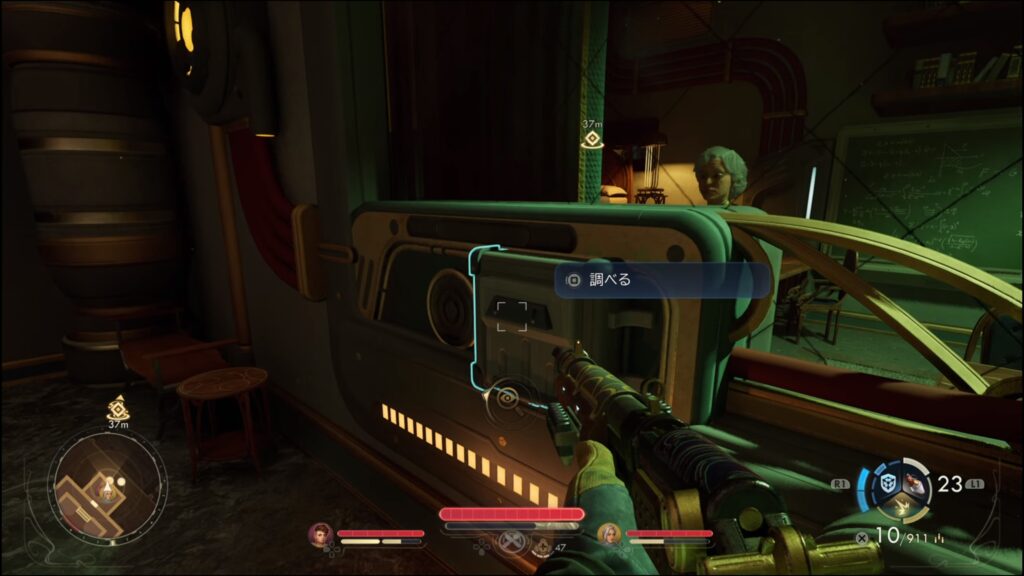
Task: Click the crossed-tools icon in the center HUD
Action: [x=511, y=544]
